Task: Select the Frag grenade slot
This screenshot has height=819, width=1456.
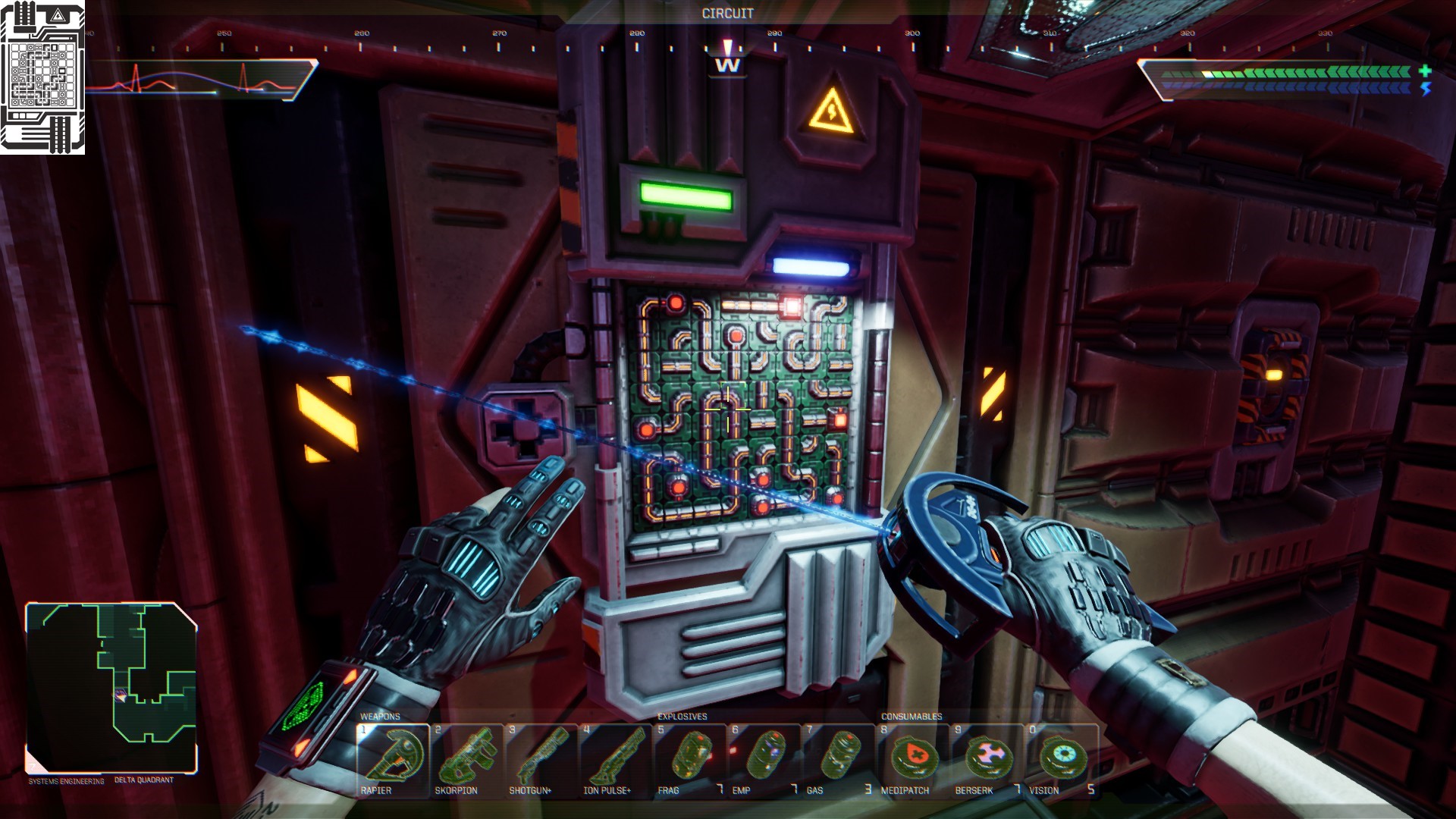Action: pos(689,759)
